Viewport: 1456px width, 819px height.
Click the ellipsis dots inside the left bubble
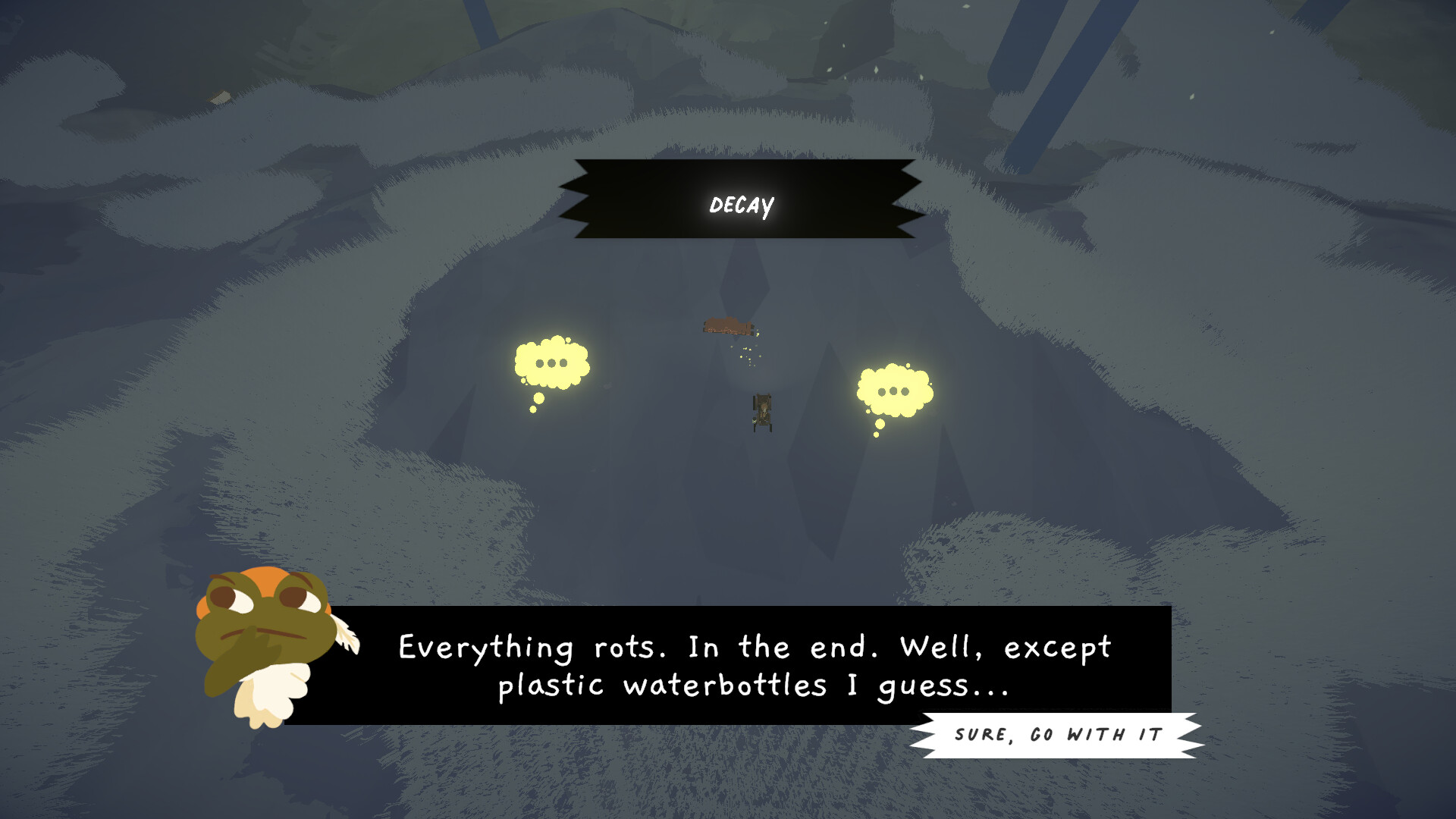[x=551, y=364]
